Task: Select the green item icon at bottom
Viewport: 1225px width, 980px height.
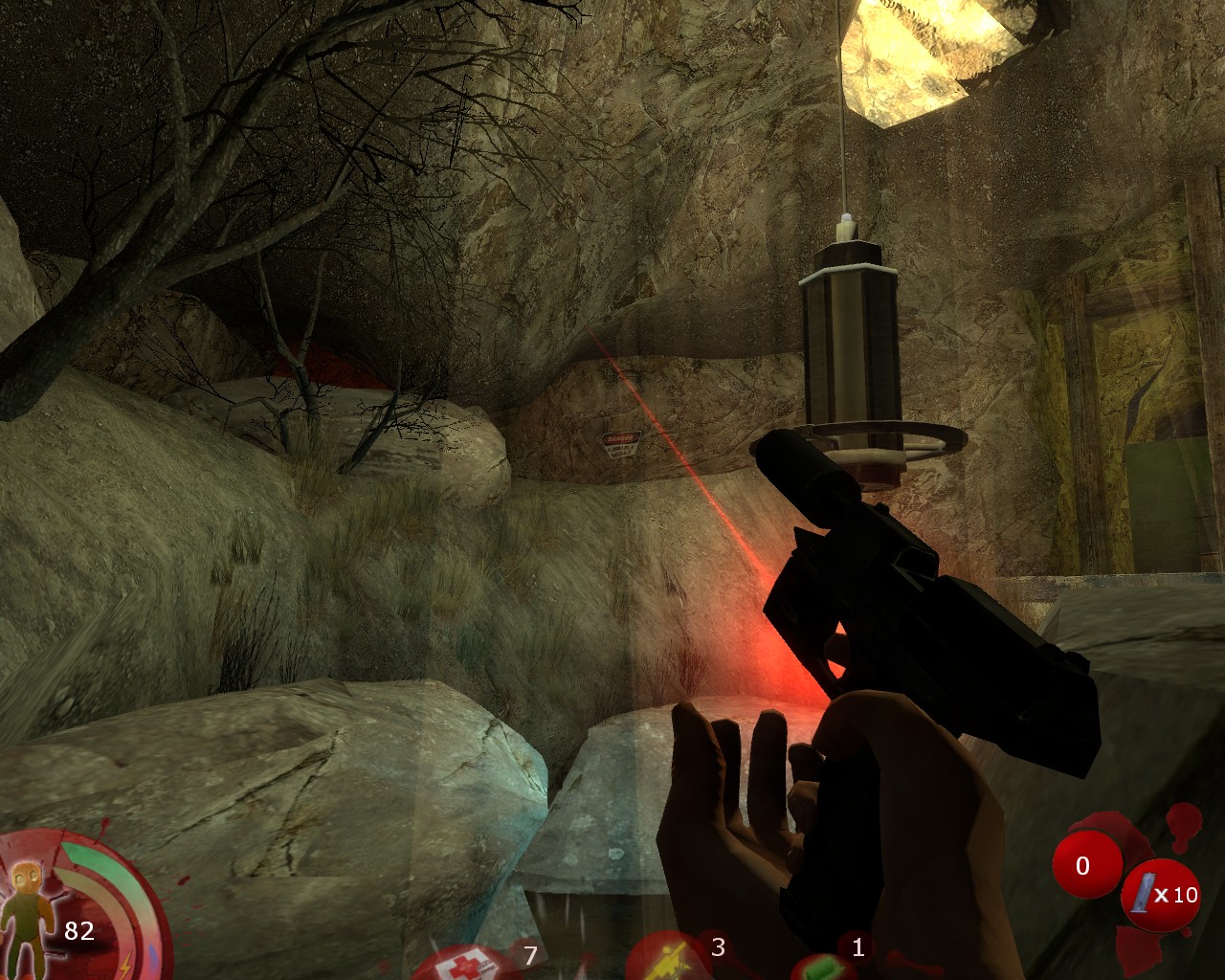Action: [821, 969]
